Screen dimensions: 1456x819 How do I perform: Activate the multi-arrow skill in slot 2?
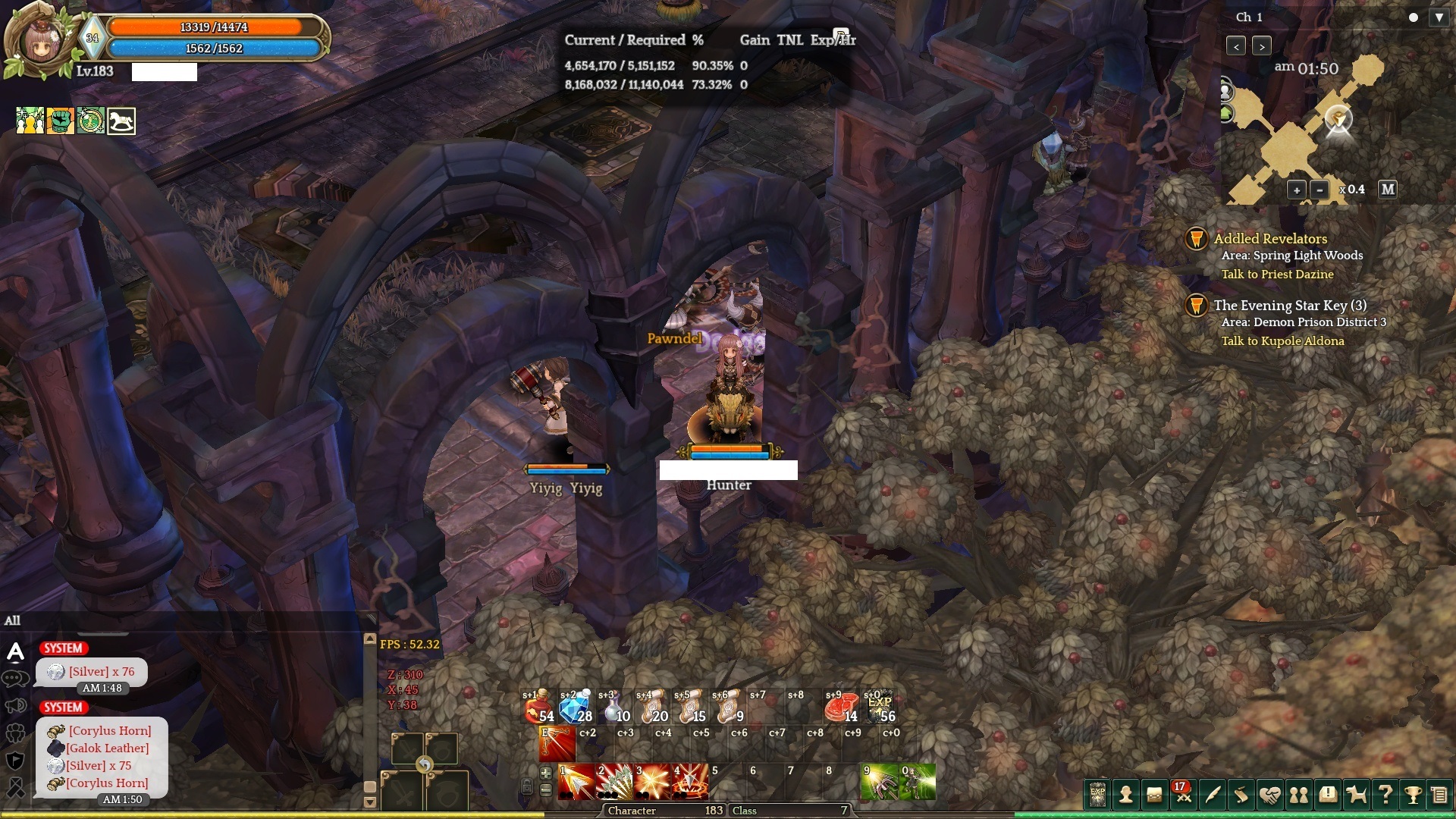[614, 782]
